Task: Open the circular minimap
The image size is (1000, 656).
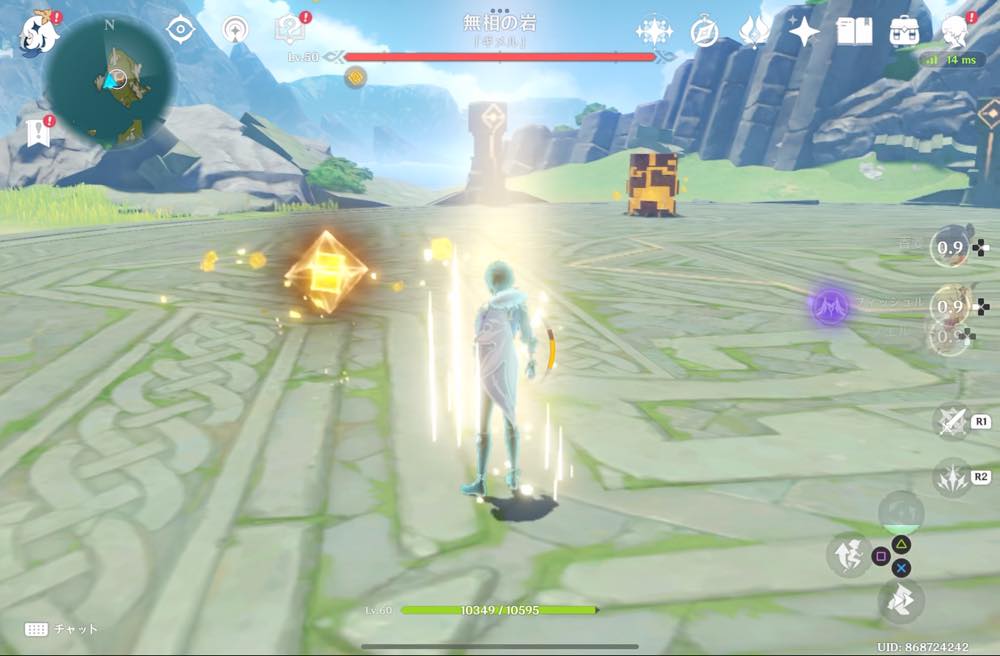Action: pos(111,80)
